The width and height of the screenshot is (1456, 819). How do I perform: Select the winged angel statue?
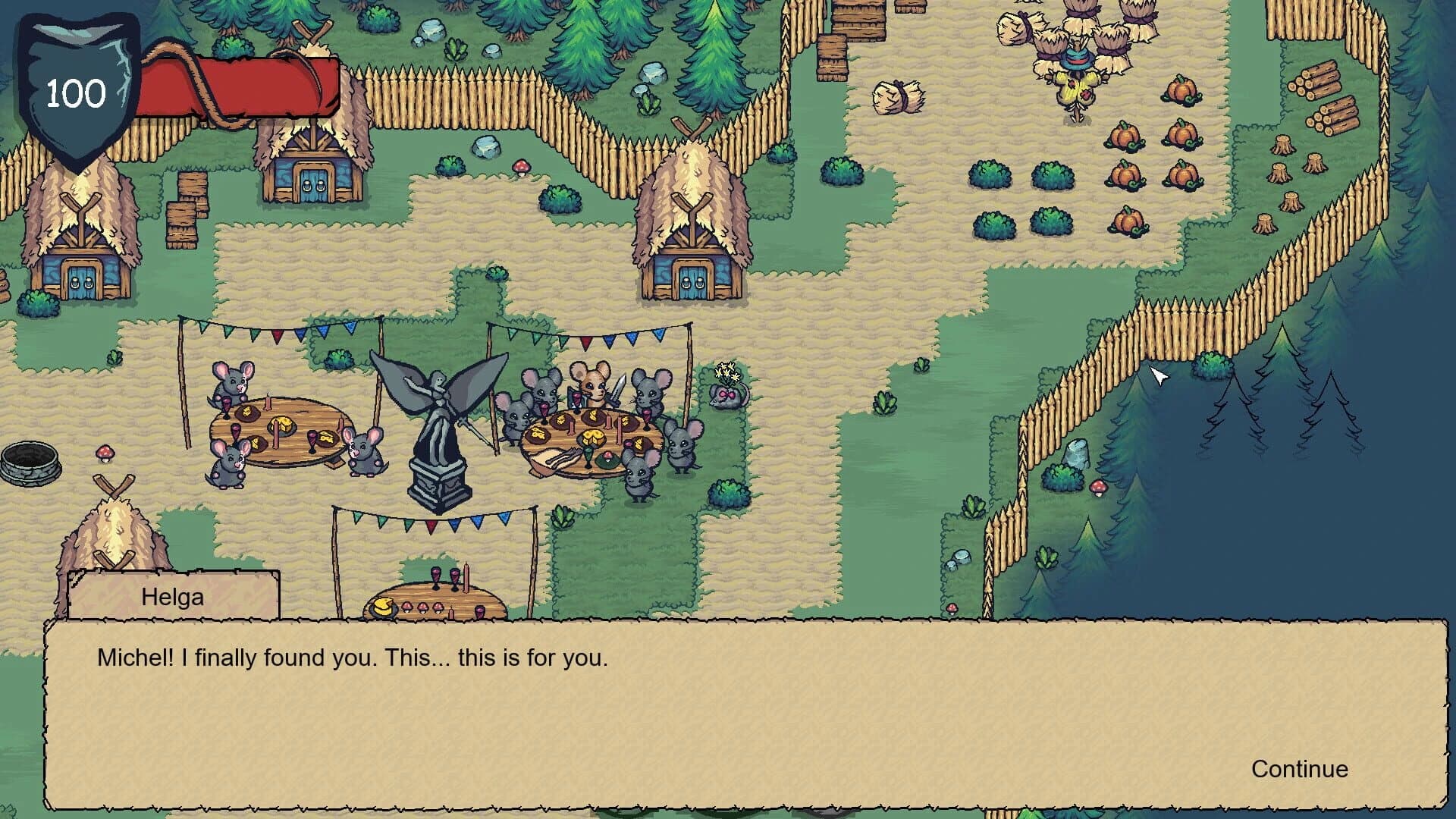(438, 432)
